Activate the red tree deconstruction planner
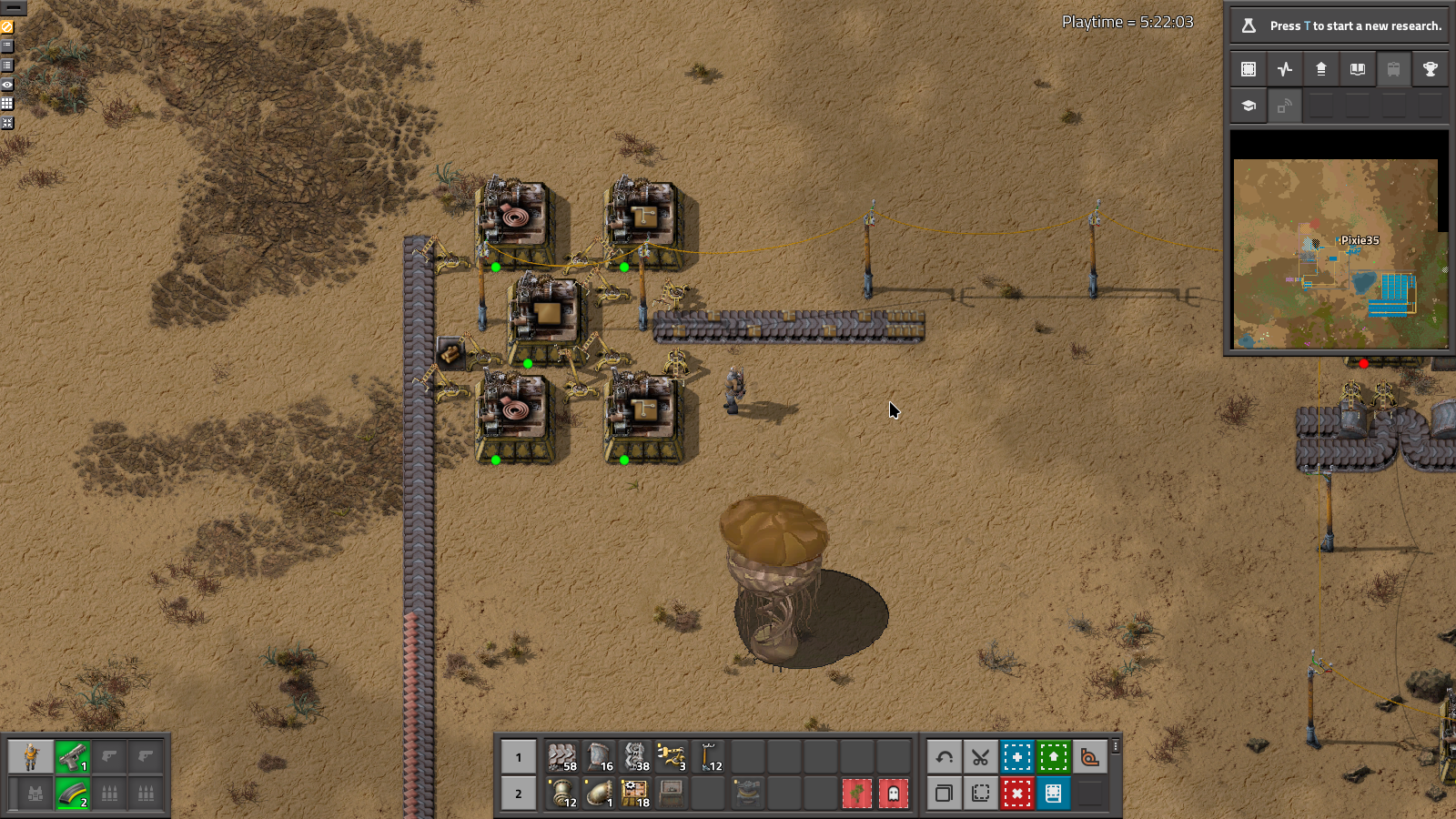 point(856,794)
